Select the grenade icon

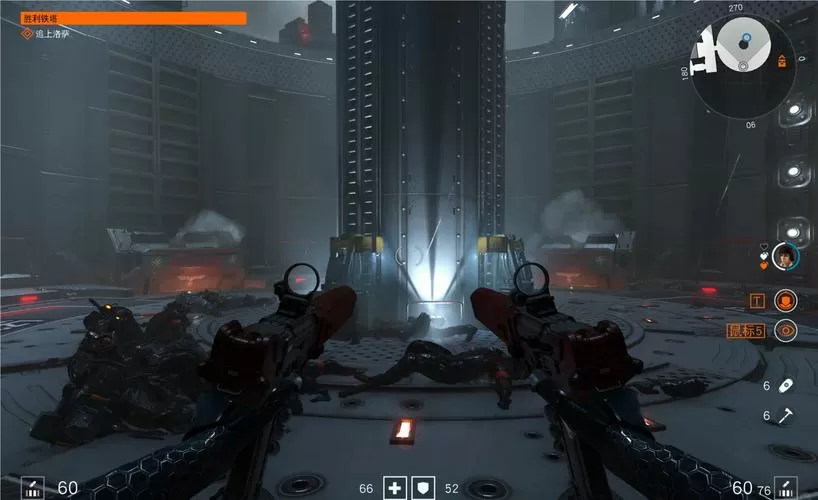coord(786,386)
